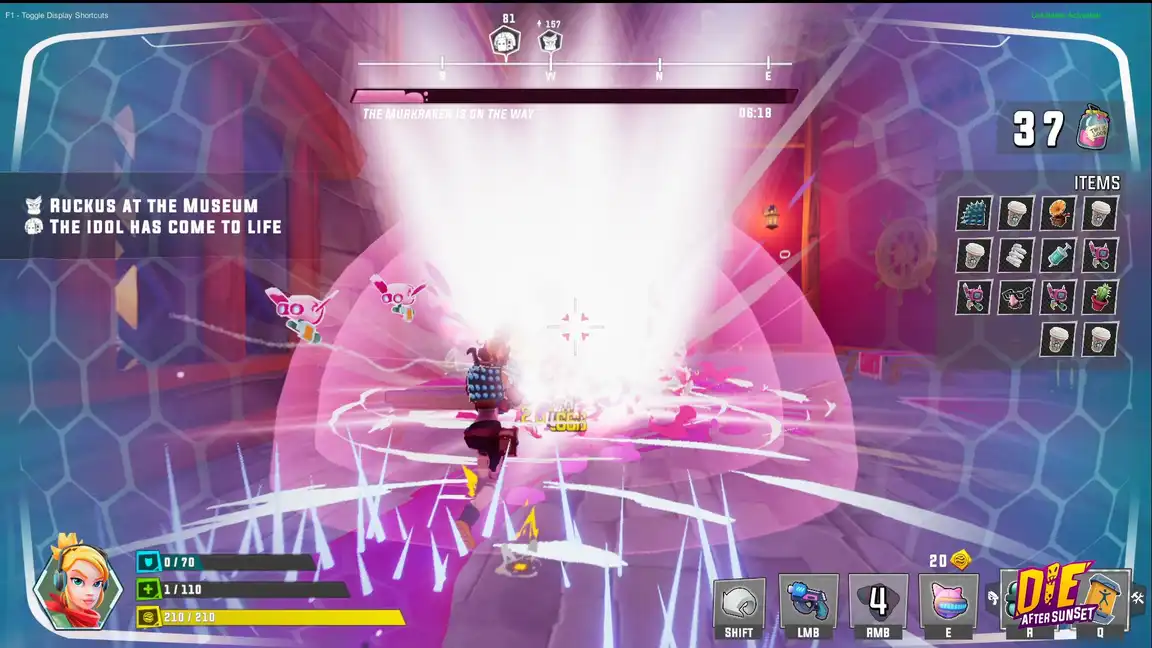Activate the pink cat grenade ability
The image size is (1152, 648).
[948, 601]
